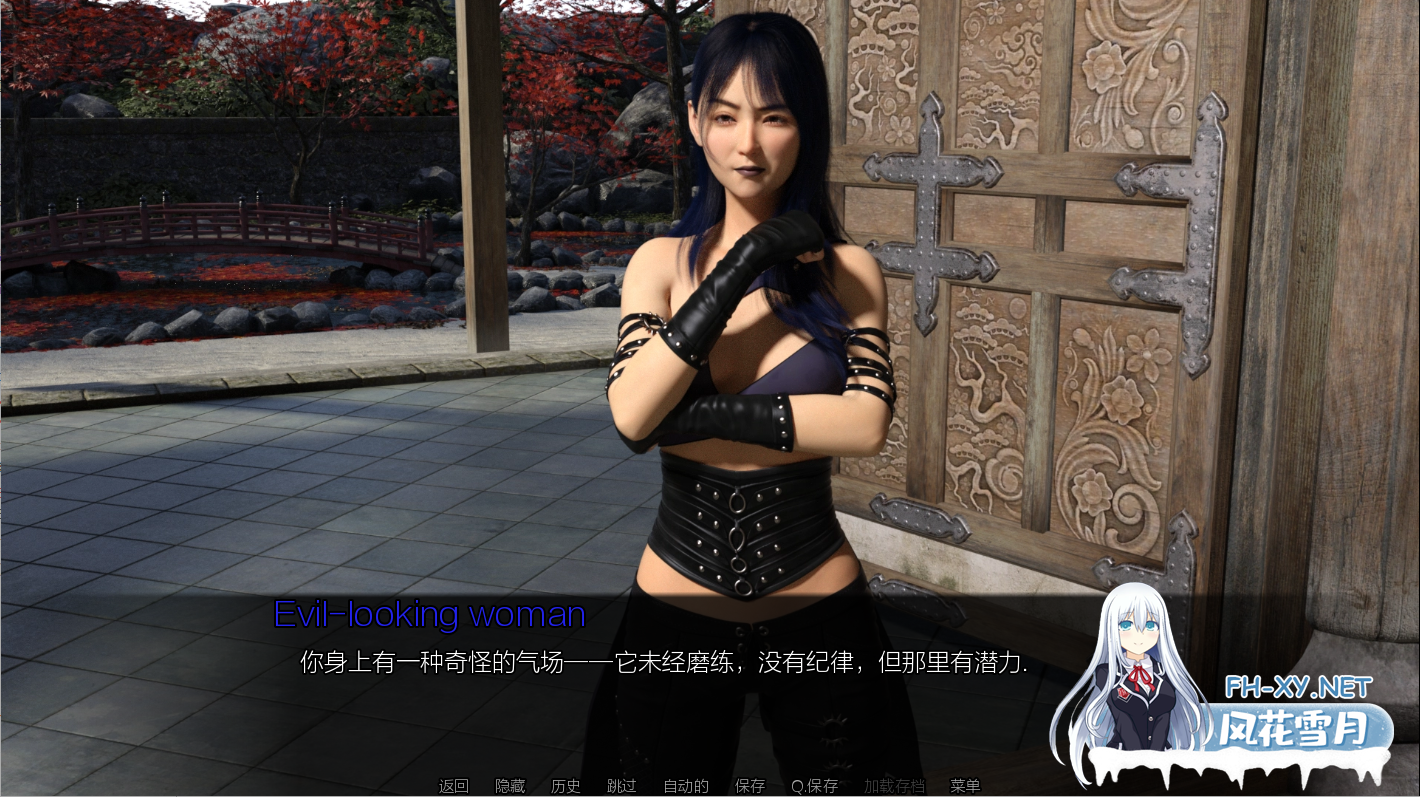Open the 菜单 main menu
This screenshot has width=1420, height=797.
[965, 786]
